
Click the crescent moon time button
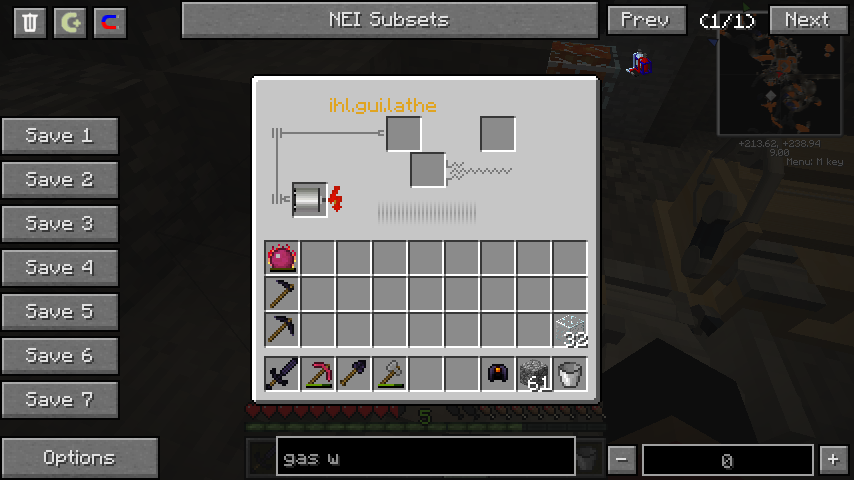(70, 22)
